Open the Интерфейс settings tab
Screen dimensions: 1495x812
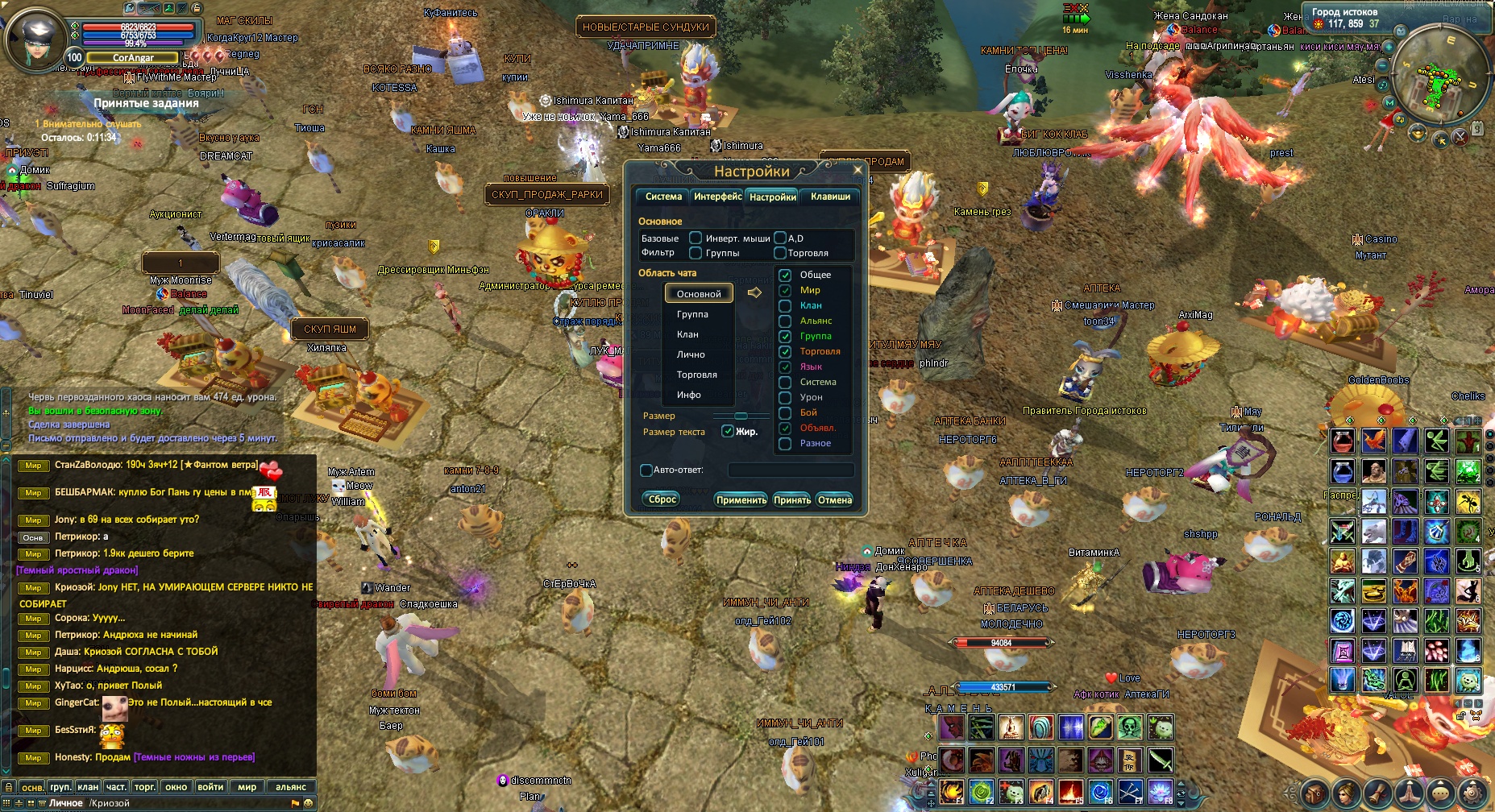click(x=717, y=197)
